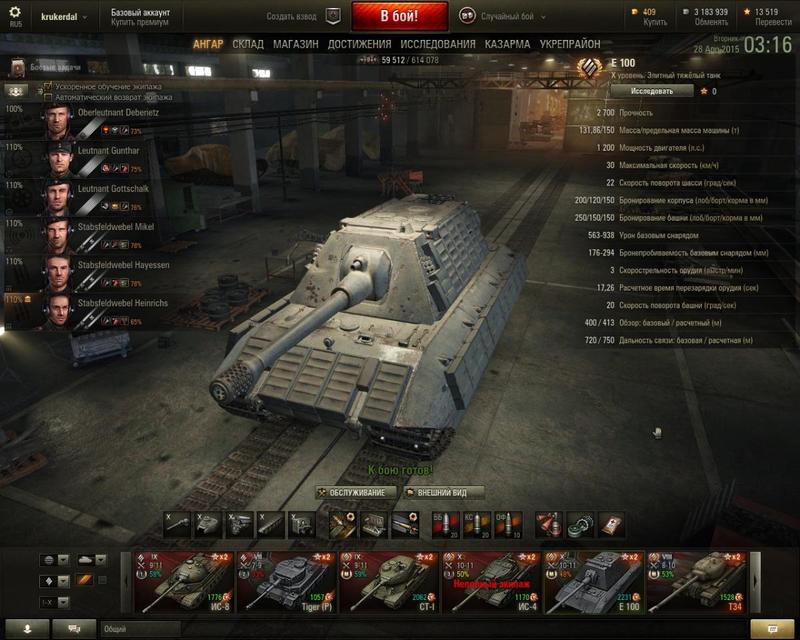Choose the Tiger (P) tank thumbnail

point(285,580)
